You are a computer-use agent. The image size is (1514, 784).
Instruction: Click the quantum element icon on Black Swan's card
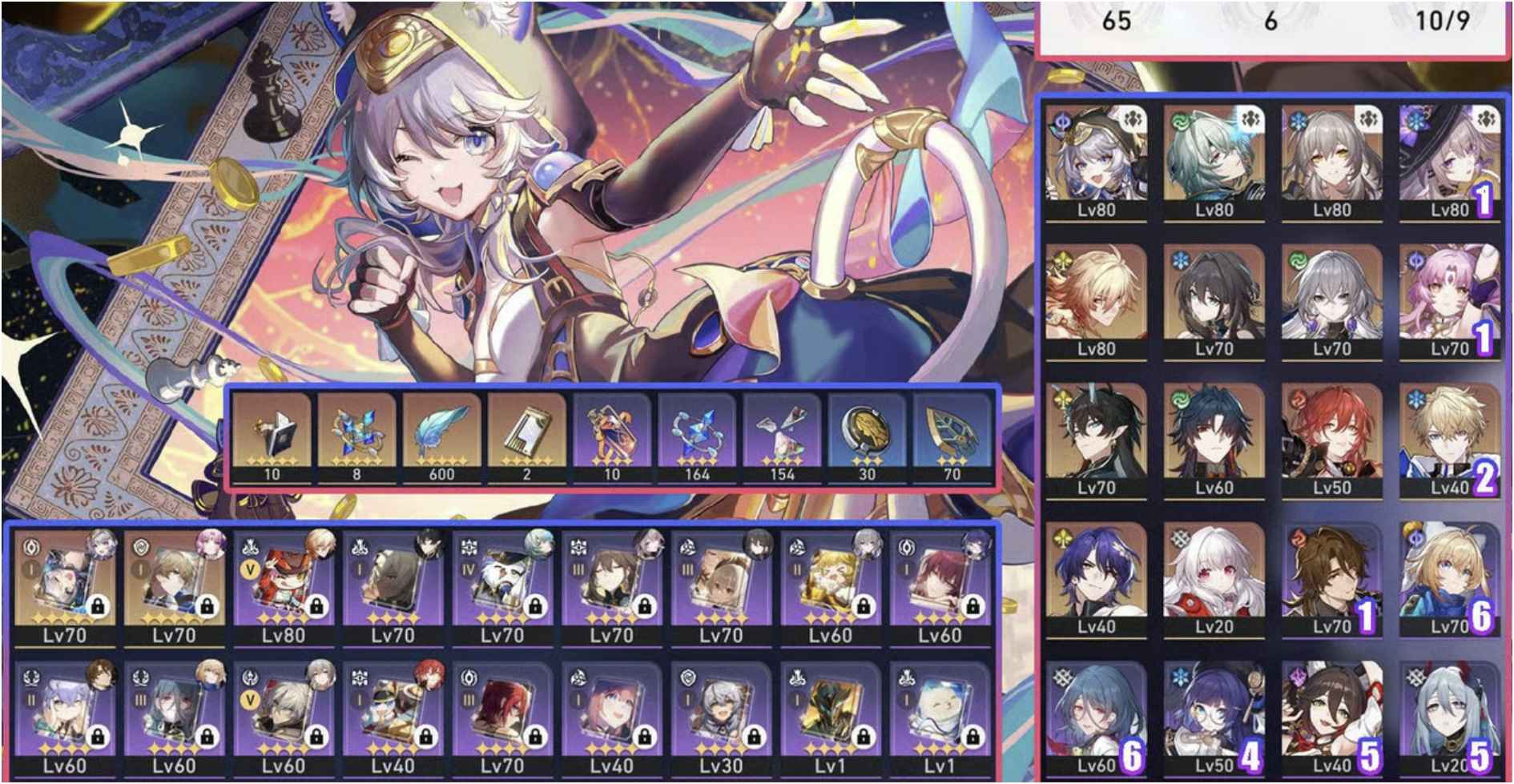[x=1063, y=123]
